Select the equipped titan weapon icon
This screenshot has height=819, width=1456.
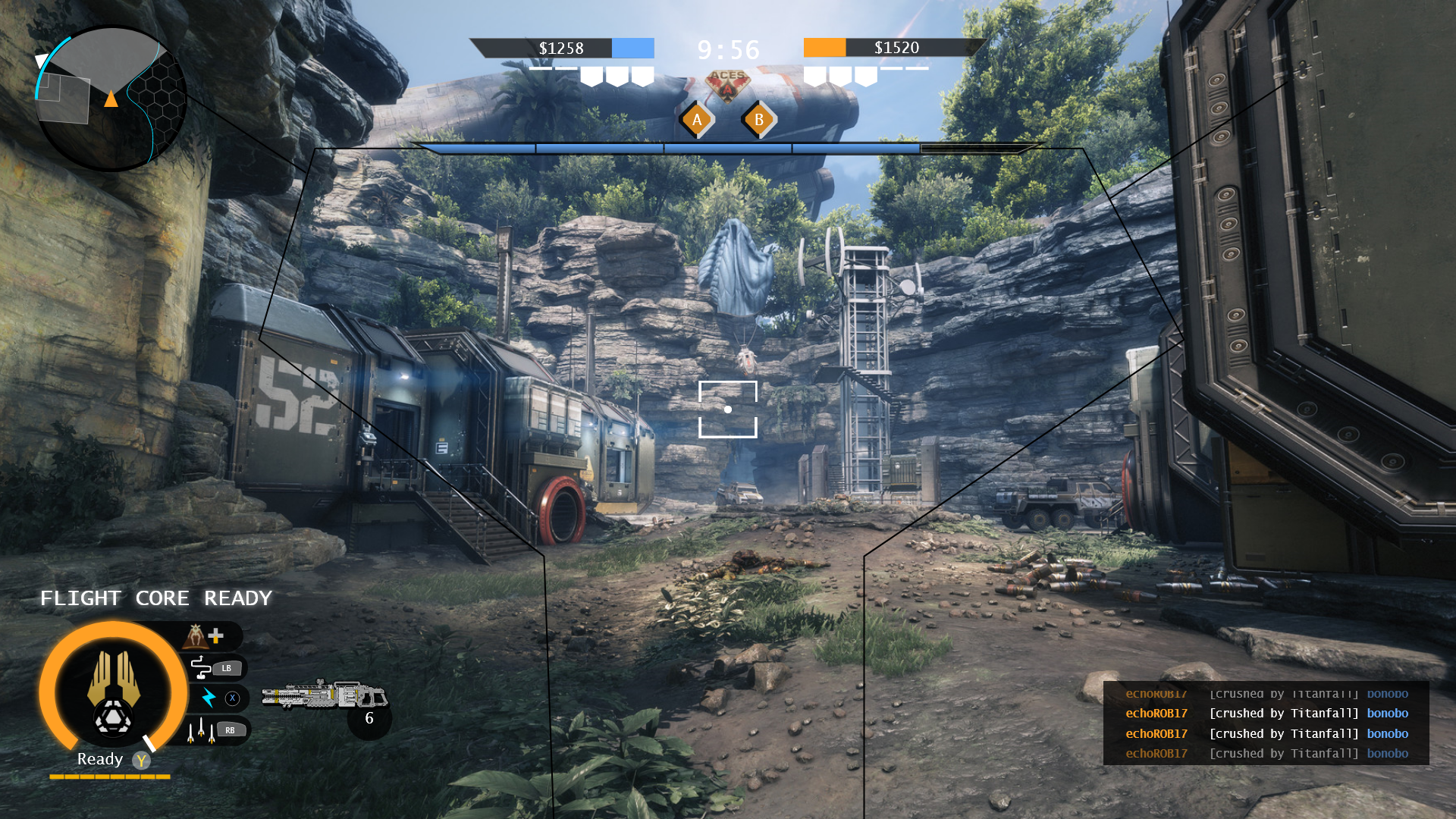point(325,695)
